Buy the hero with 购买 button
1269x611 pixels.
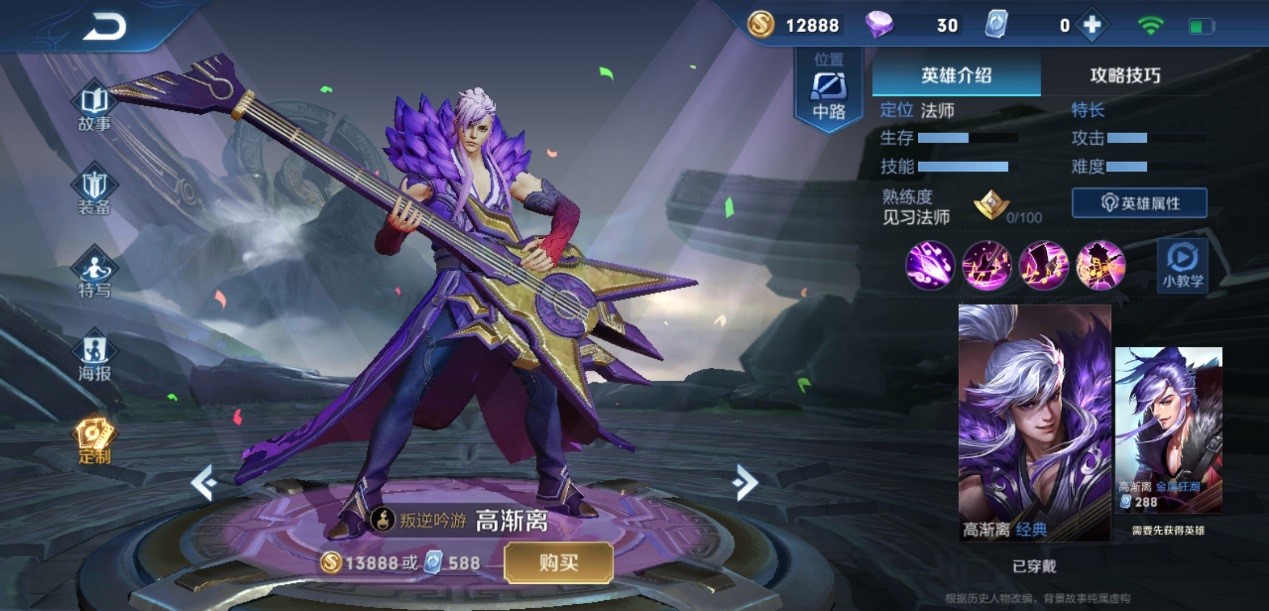click(558, 563)
